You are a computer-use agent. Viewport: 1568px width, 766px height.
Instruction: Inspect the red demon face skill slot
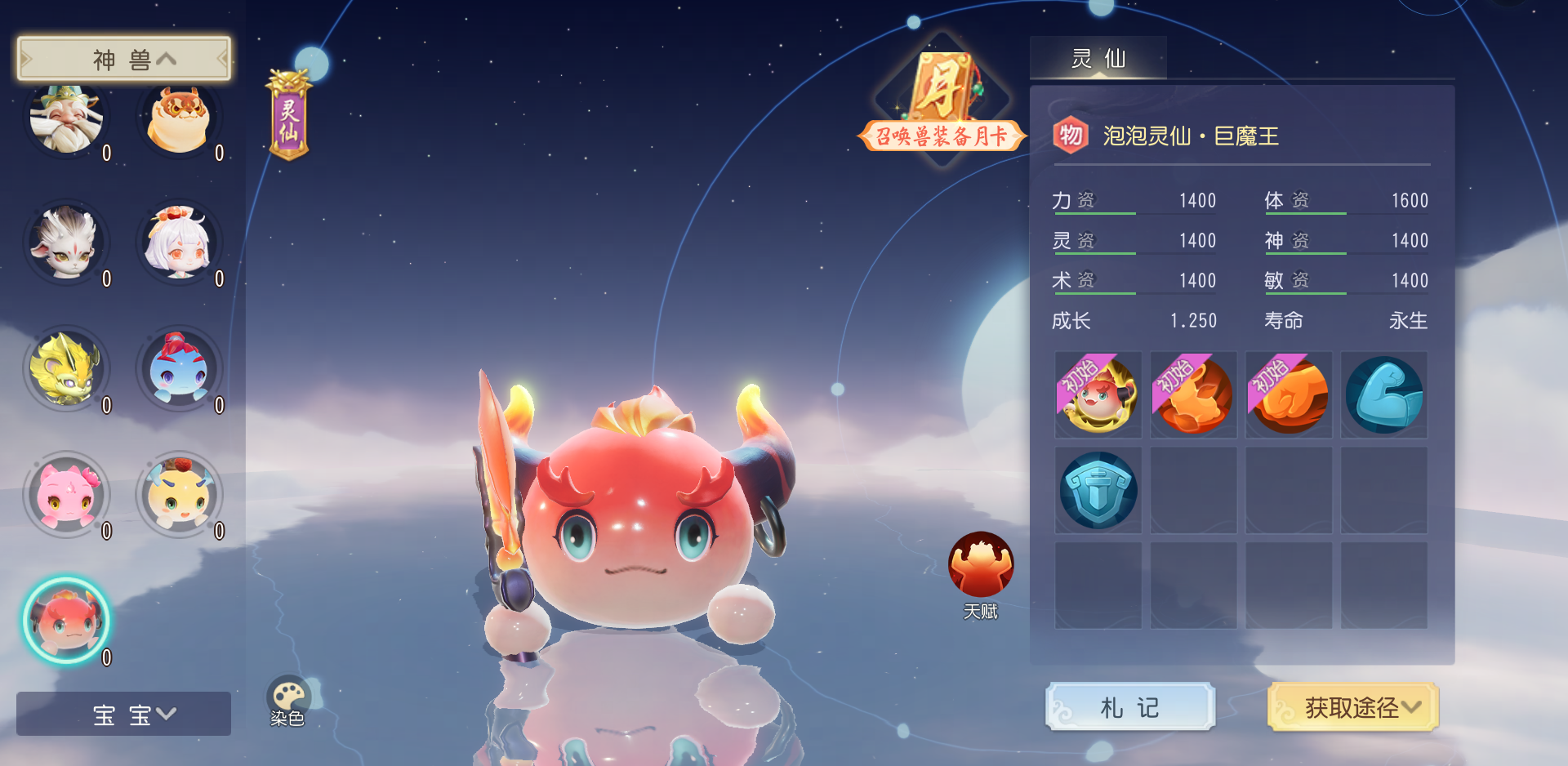(1098, 395)
